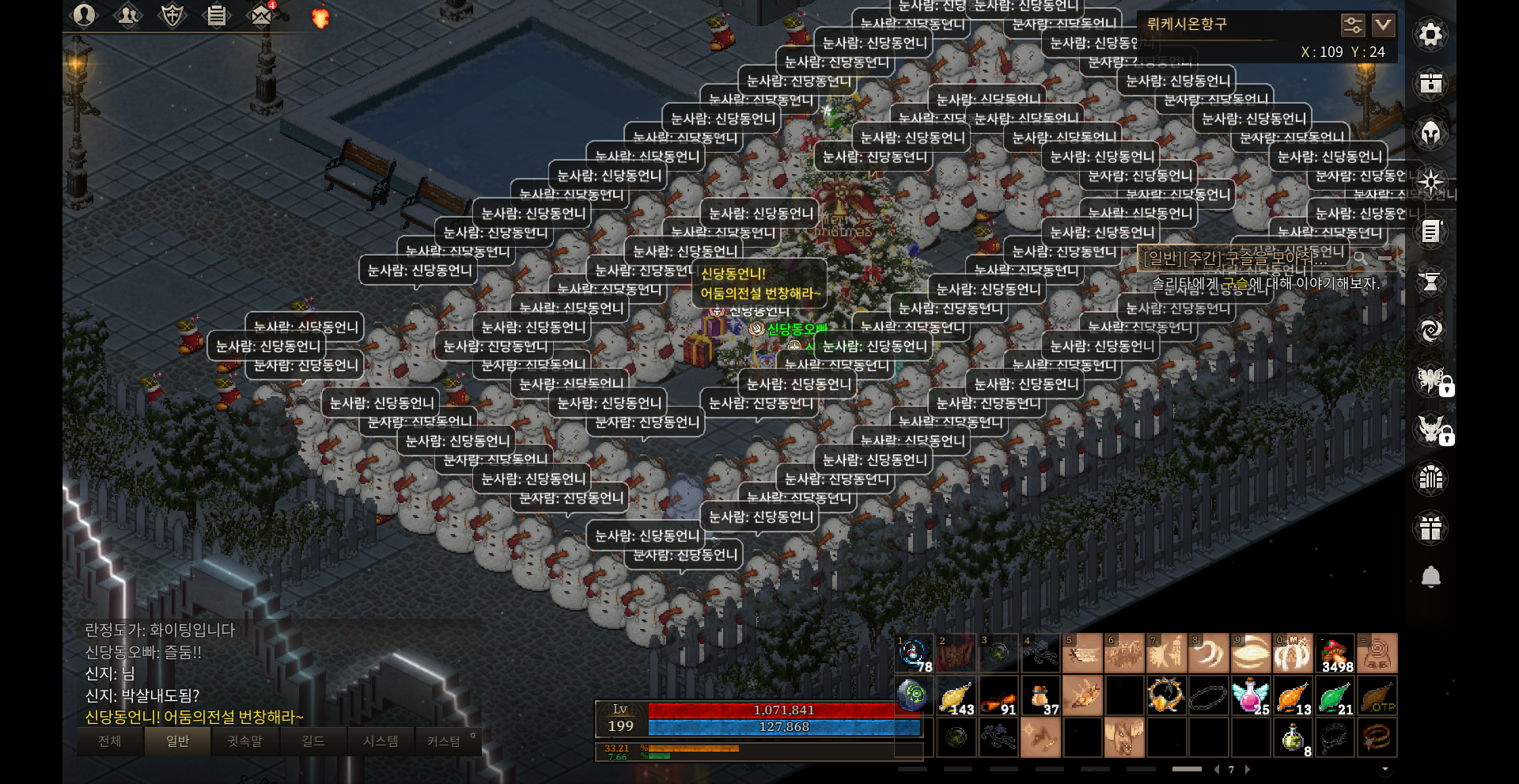Image resolution: width=1519 pixels, height=784 pixels.
Task: Open the gear settings icon
Action: [x=1430, y=35]
